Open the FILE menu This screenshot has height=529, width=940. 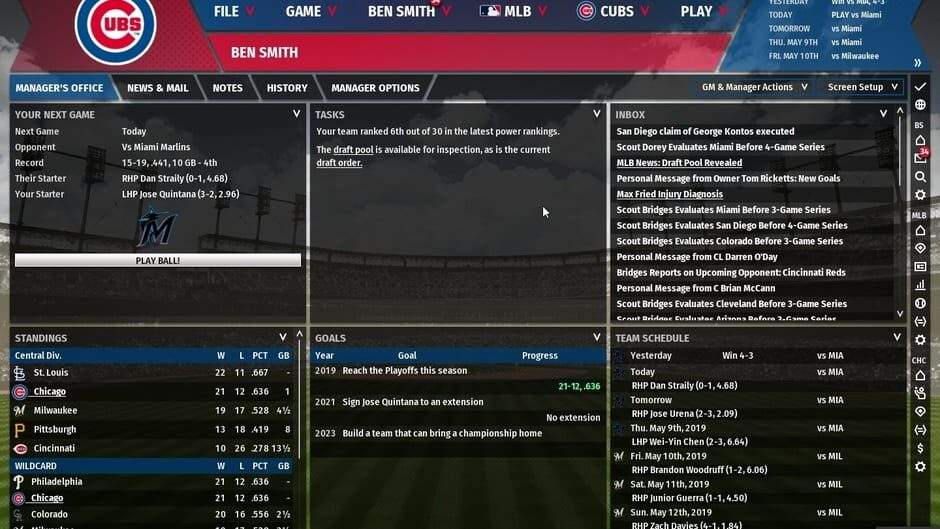233,12
